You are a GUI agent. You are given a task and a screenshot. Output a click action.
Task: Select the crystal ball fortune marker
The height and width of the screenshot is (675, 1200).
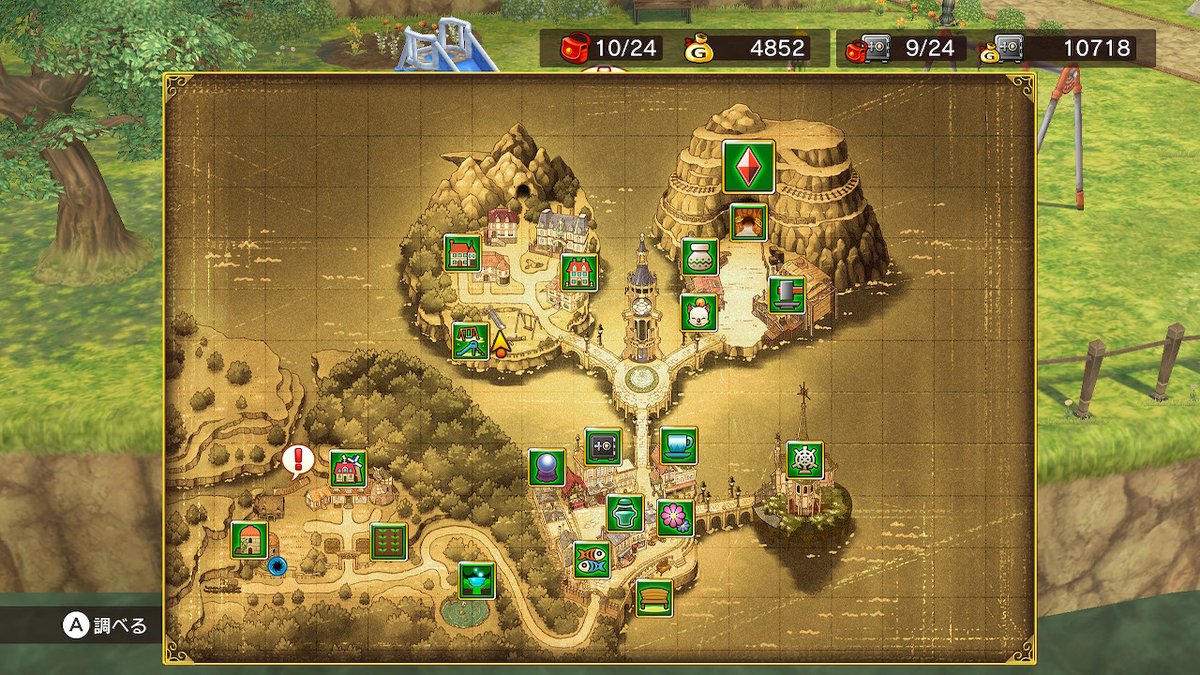click(547, 467)
